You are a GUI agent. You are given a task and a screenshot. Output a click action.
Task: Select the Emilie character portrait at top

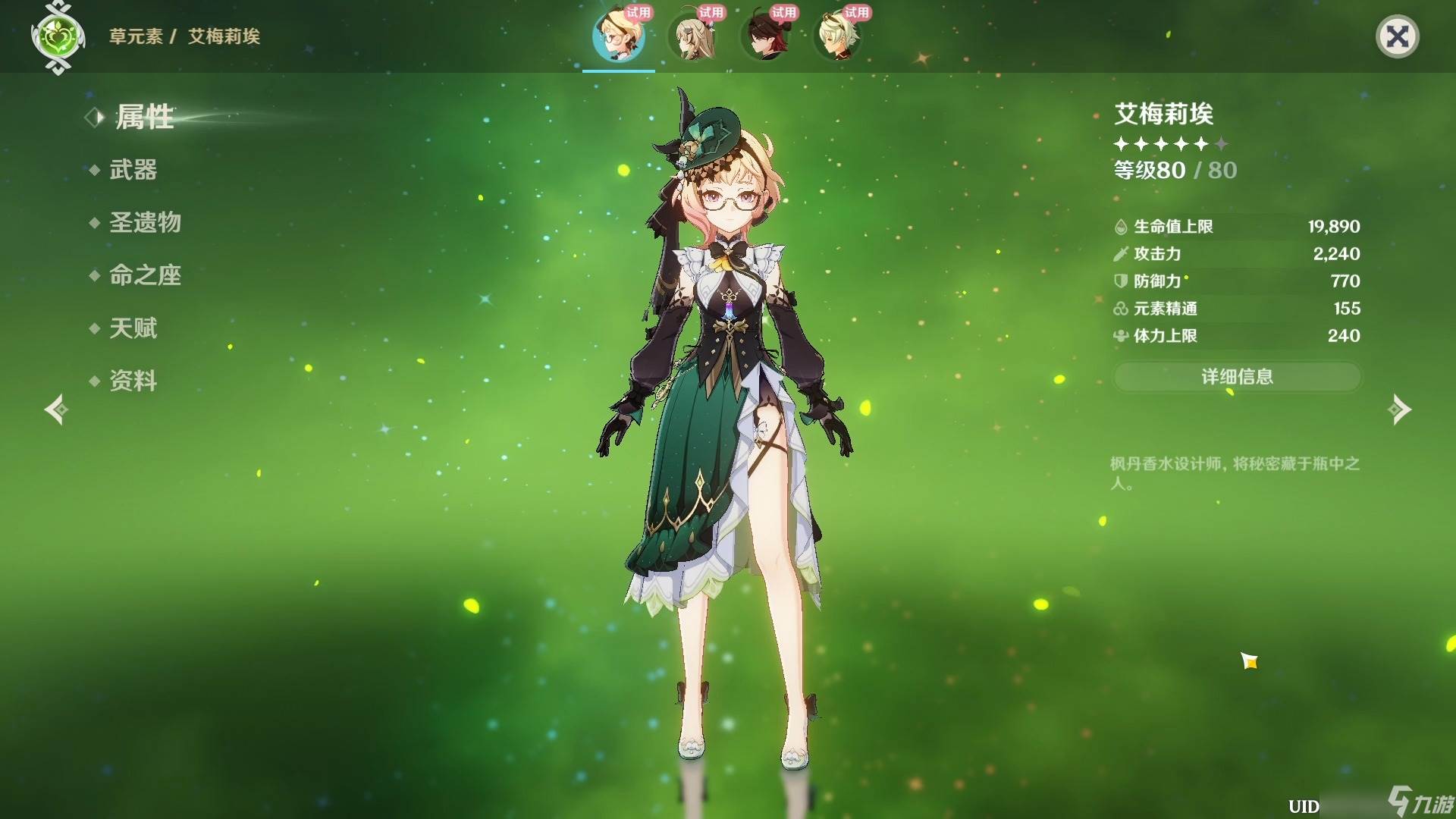[x=619, y=36]
